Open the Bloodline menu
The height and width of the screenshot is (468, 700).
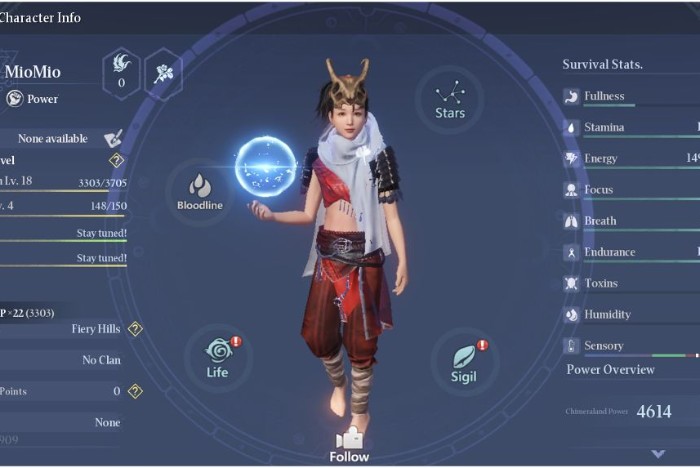(200, 190)
